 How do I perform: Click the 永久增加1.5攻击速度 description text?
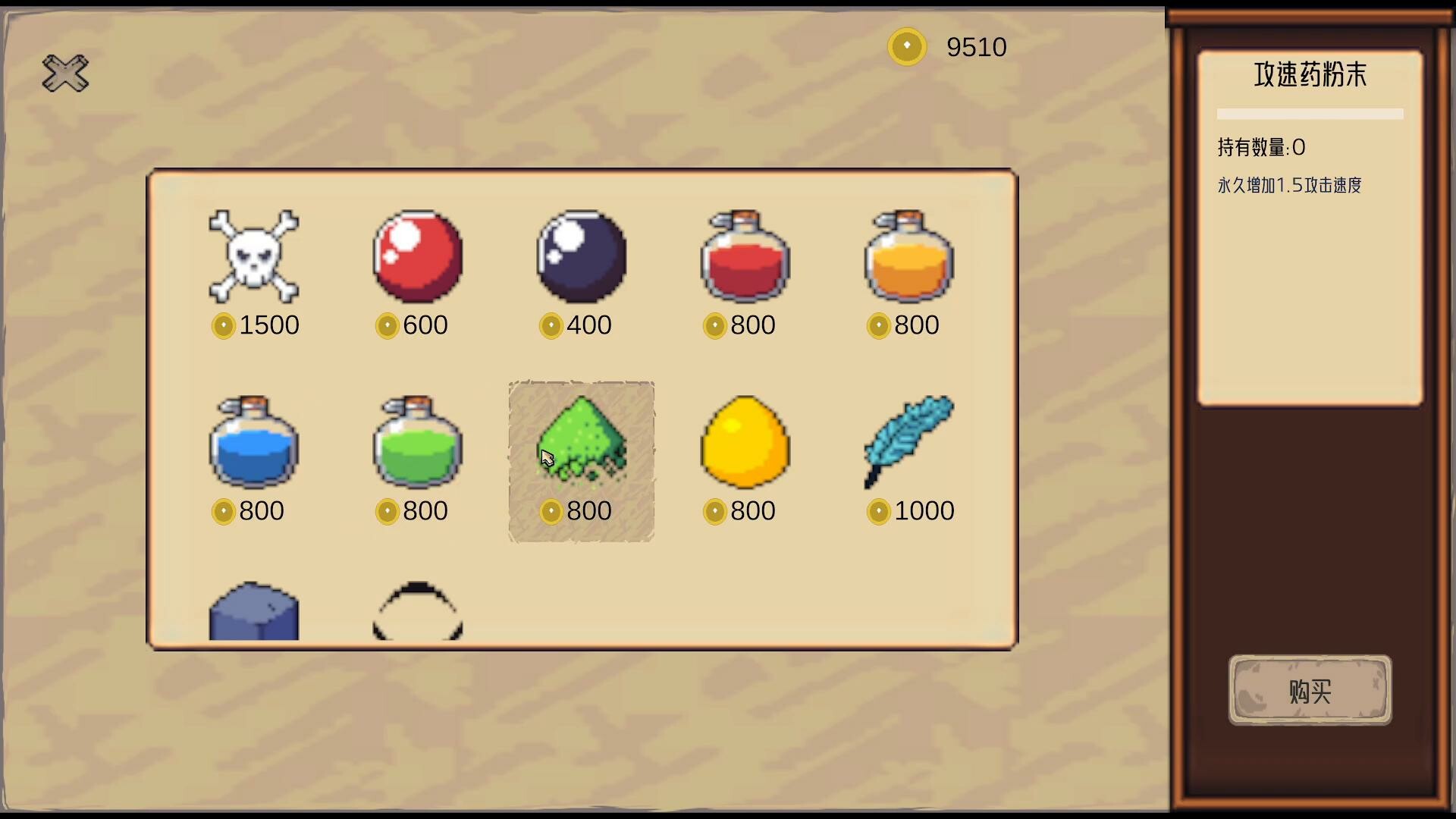pyautogui.click(x=1289, y=186)
